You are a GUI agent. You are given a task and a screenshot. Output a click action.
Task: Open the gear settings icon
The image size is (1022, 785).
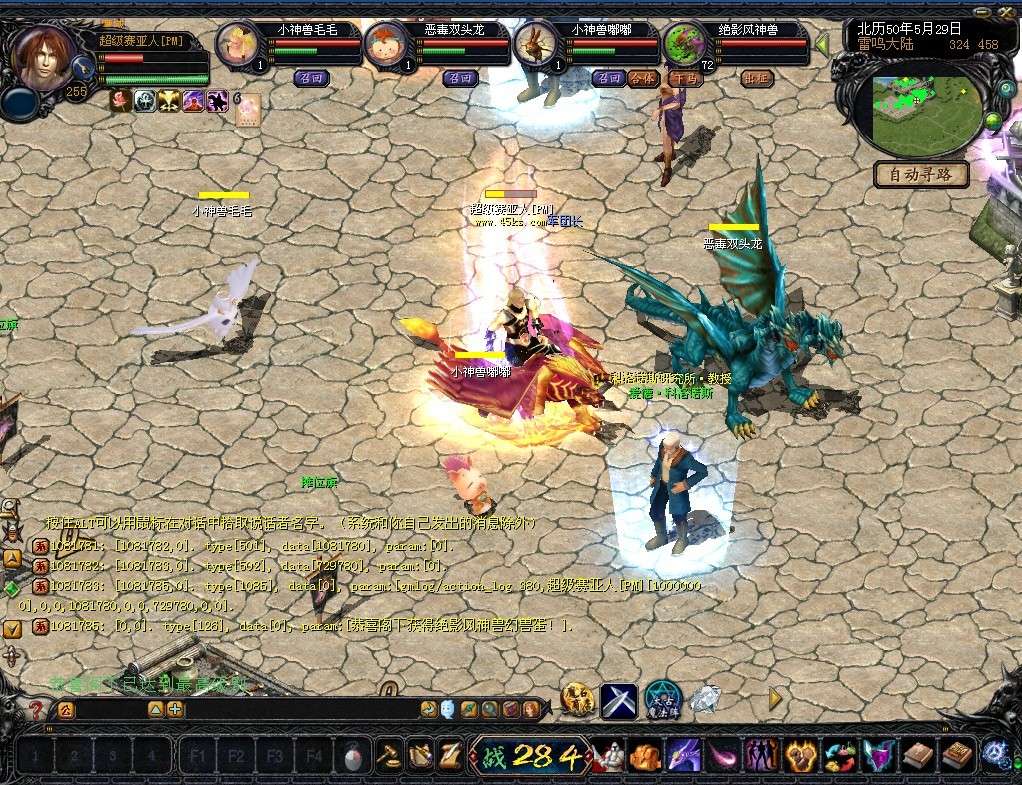pyautogui.click(x=994, y=754)
